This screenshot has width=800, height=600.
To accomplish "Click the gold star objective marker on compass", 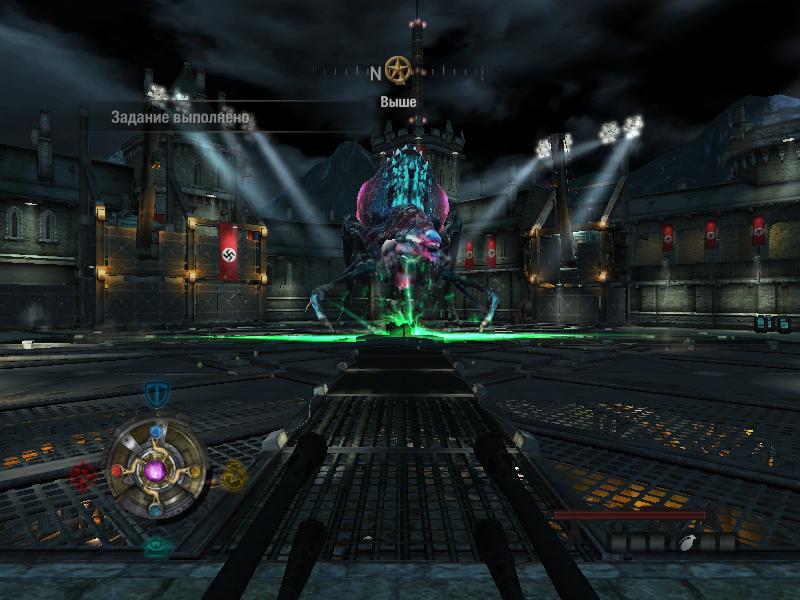I will point(398,70).
